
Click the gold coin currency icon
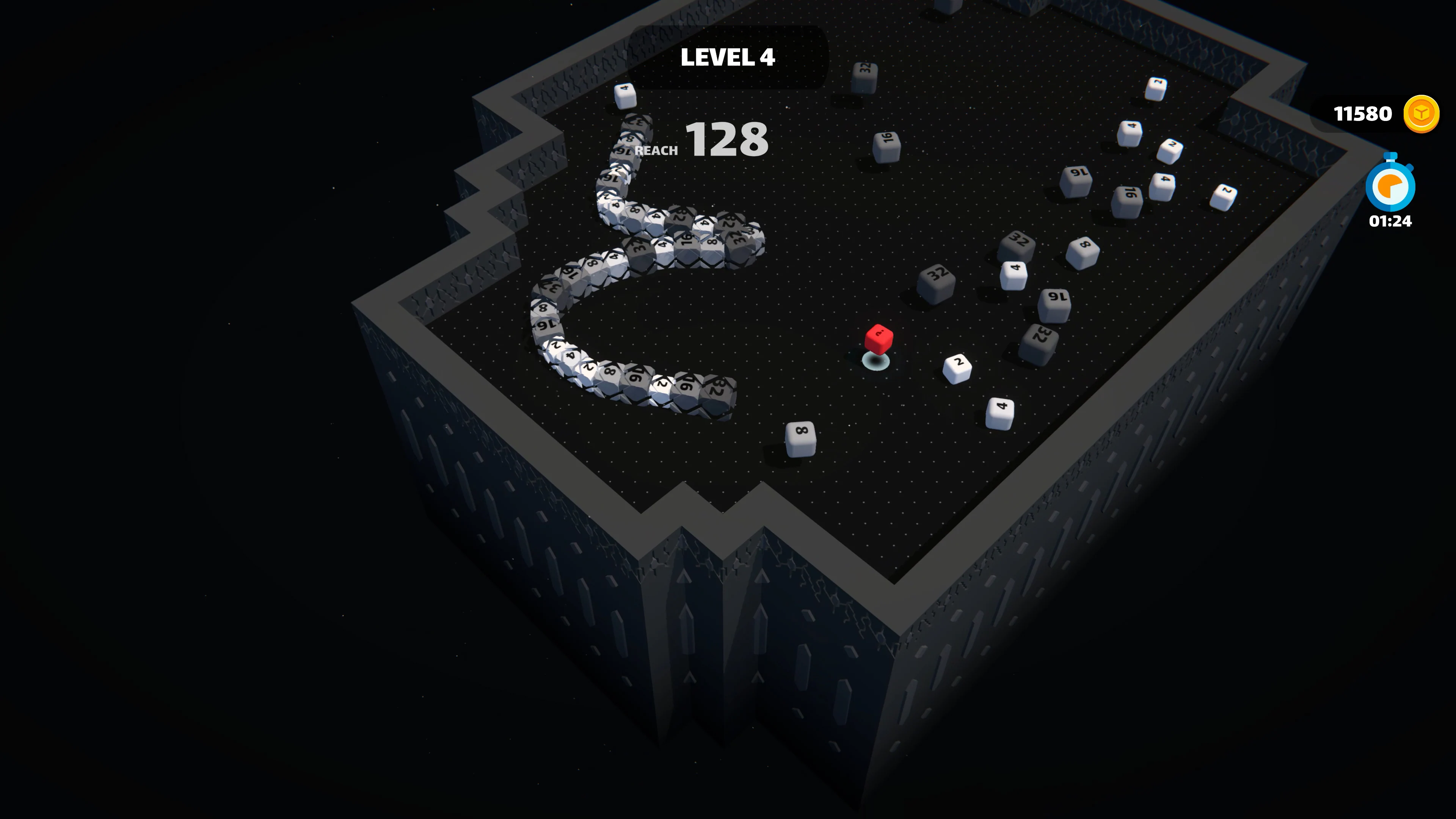(x=1421, y=114)
